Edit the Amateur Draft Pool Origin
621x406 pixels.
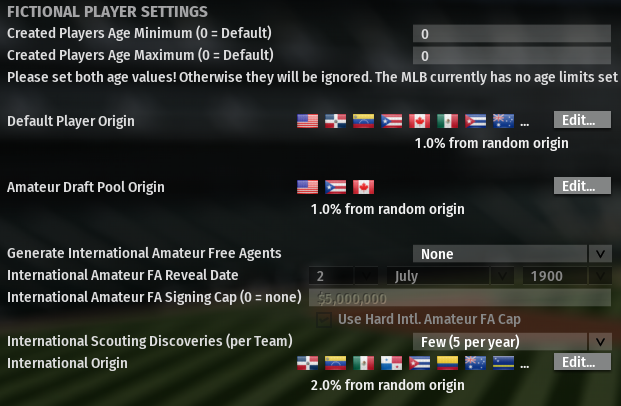click(x=581, y=186)
